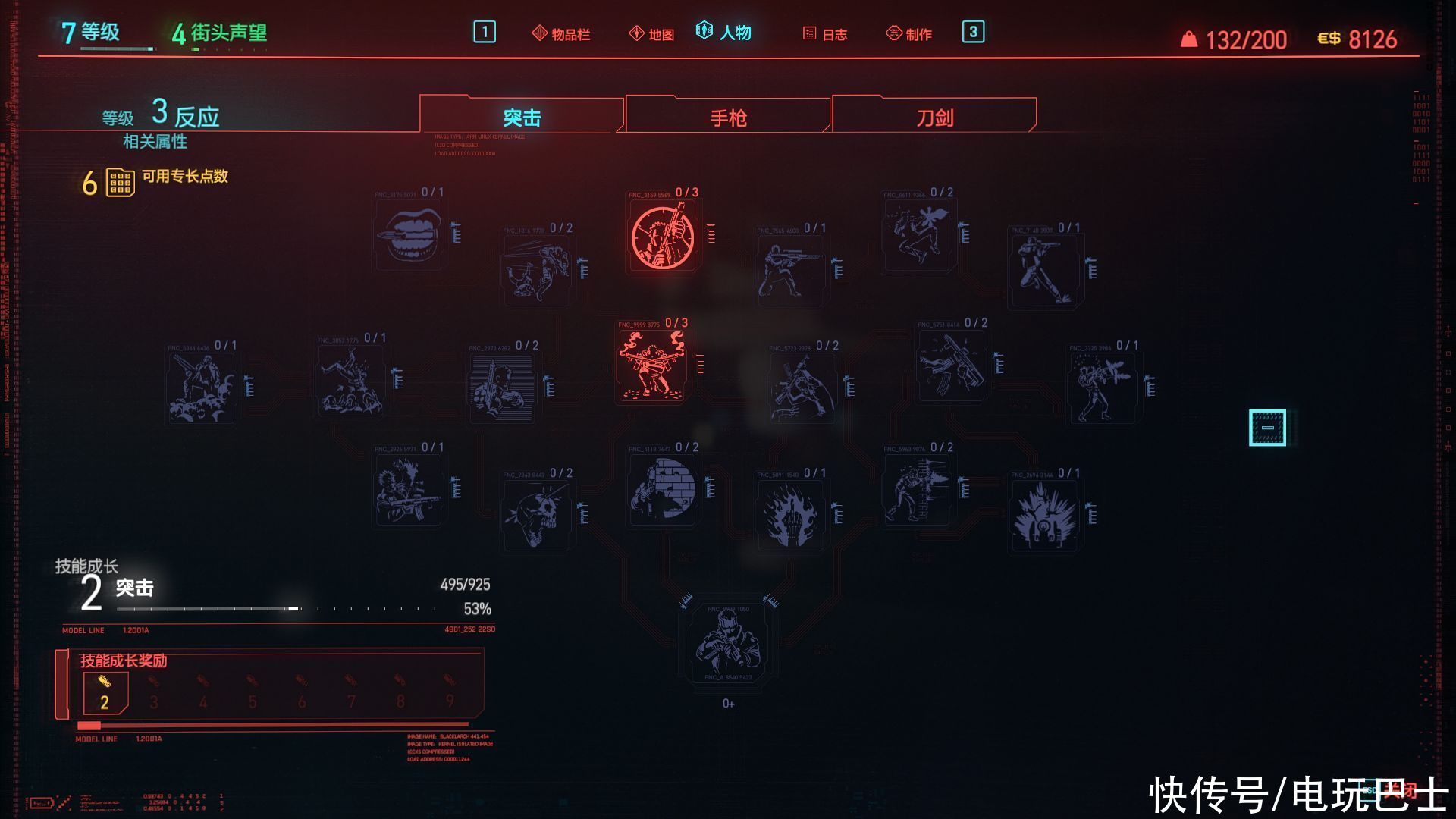Click the cyan square button on right
The image size is (1456, 819).
(x=1267, y=428)
